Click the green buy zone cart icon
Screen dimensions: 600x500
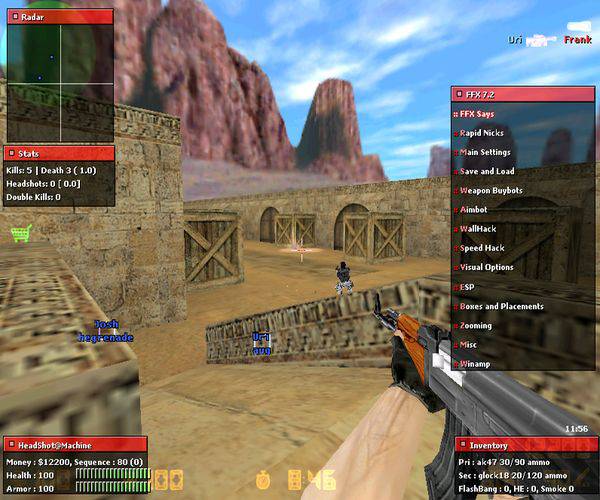[20, 234]
